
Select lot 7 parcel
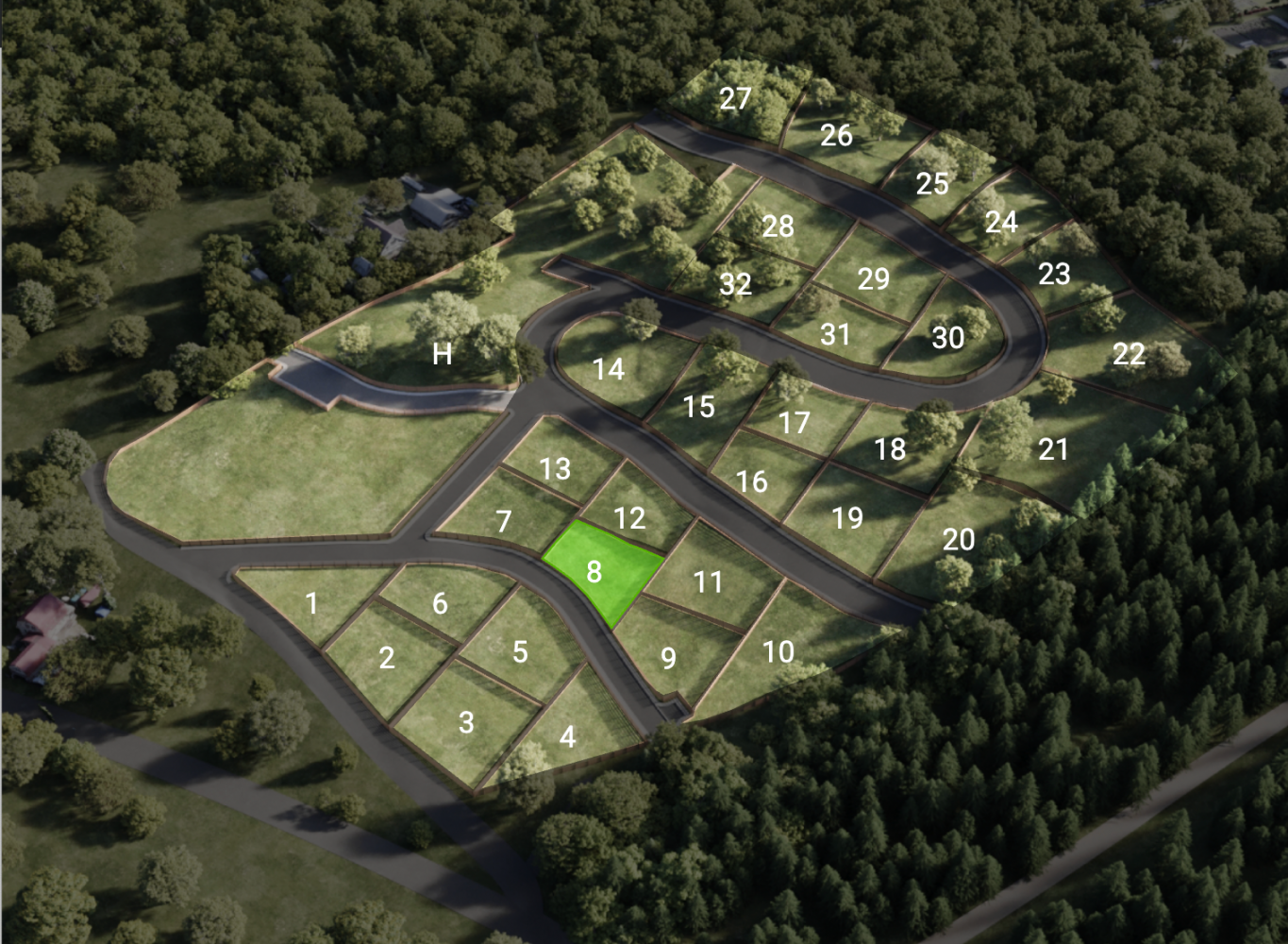[504, 521]
